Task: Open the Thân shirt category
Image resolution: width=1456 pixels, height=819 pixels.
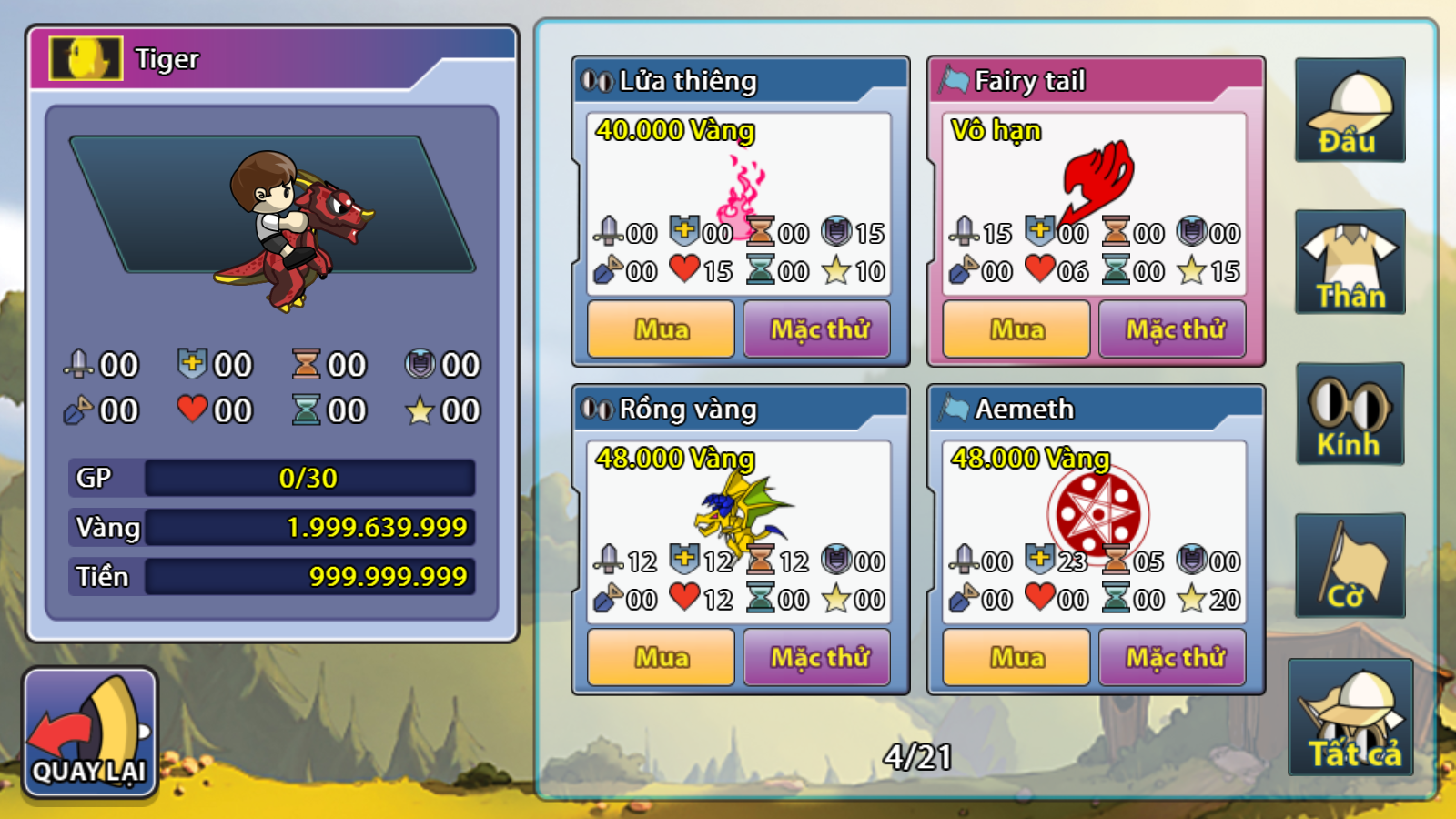Action: [1350, 262]
